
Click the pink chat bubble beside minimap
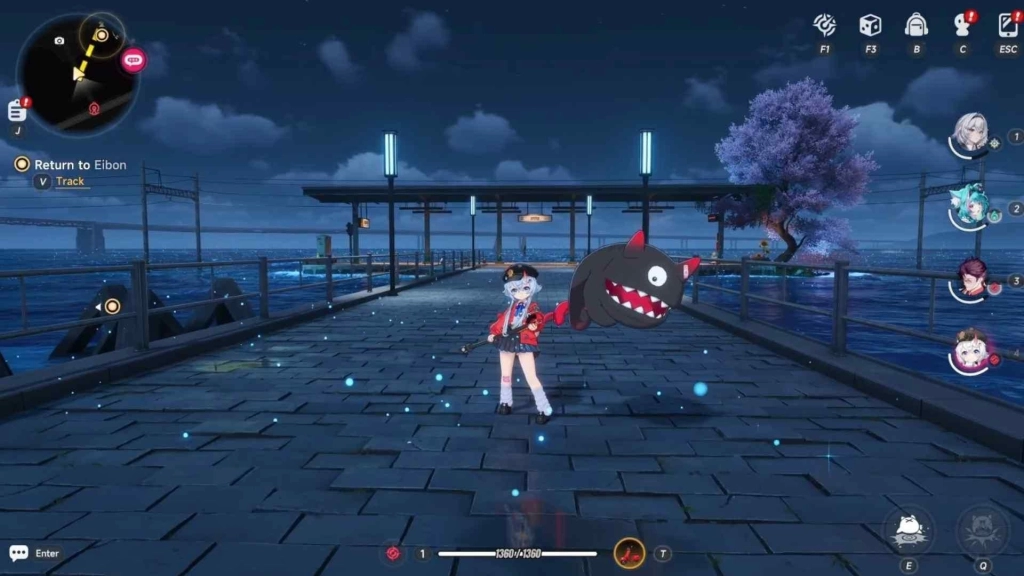(x=133, y=60)
